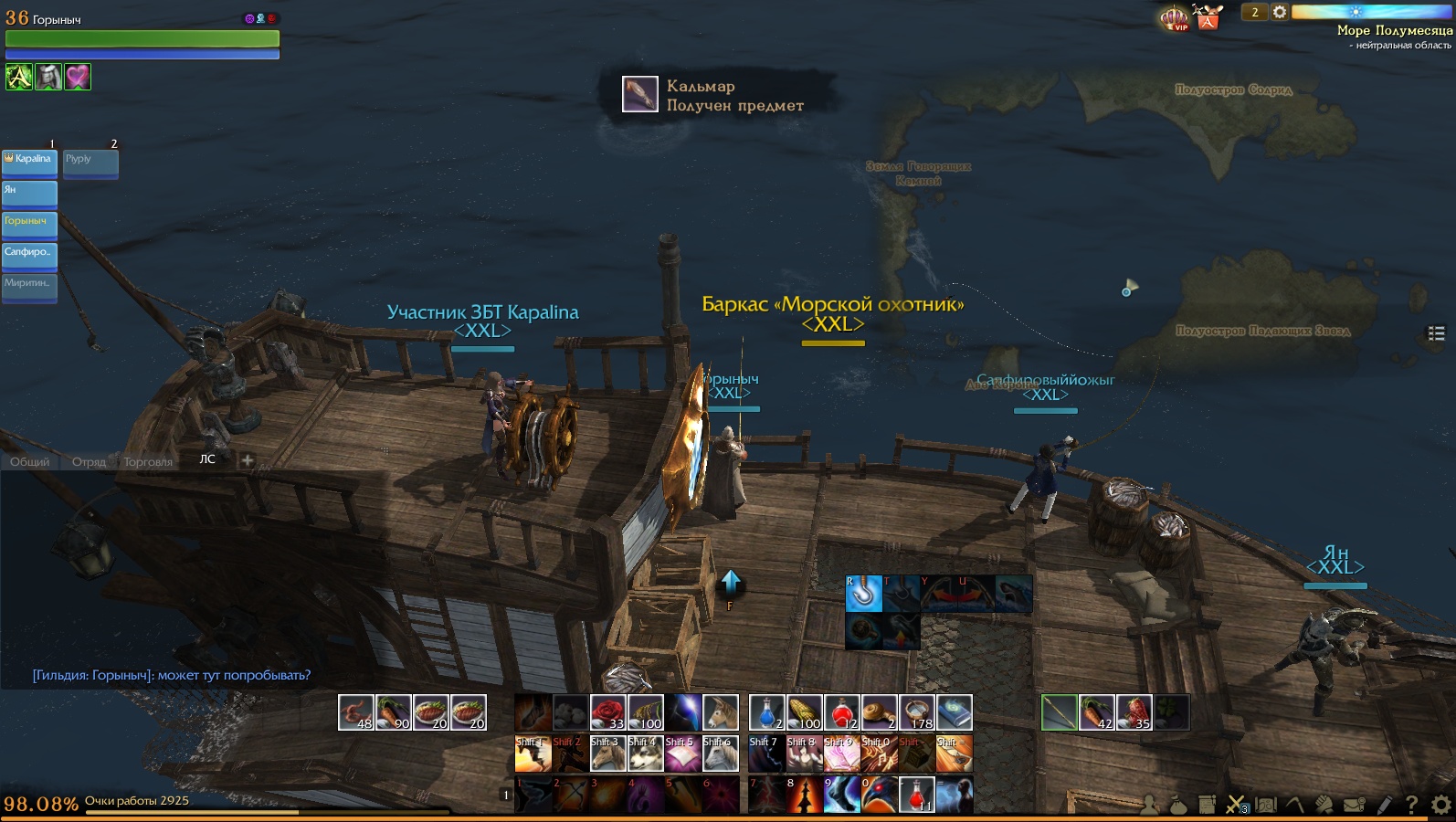The image size is (1456, 822).
Task: Add a new chat tab with plus
Action: coord(247,460)
